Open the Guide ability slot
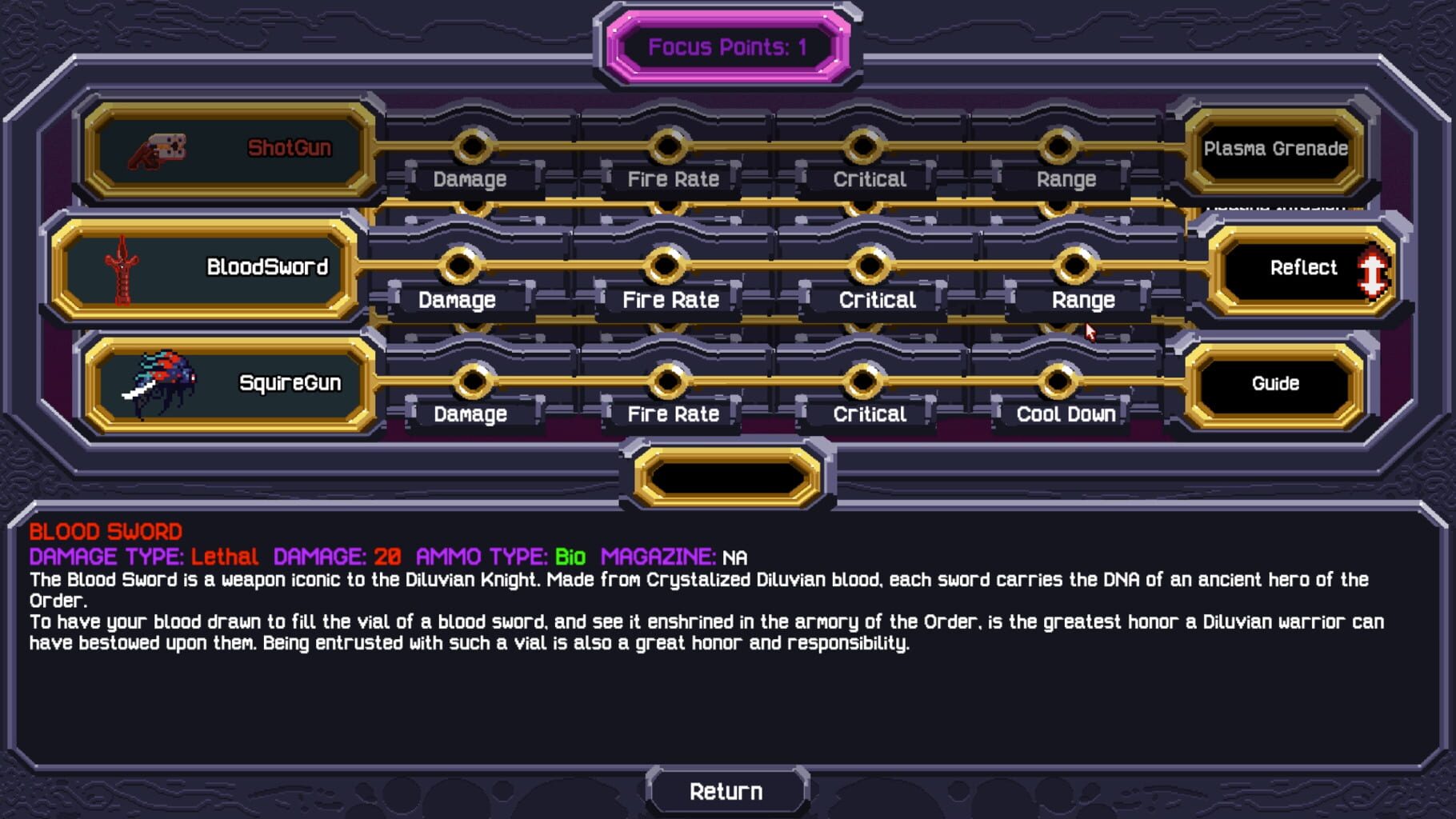This screenshot has width=1456, height=819. [1274, 384]
